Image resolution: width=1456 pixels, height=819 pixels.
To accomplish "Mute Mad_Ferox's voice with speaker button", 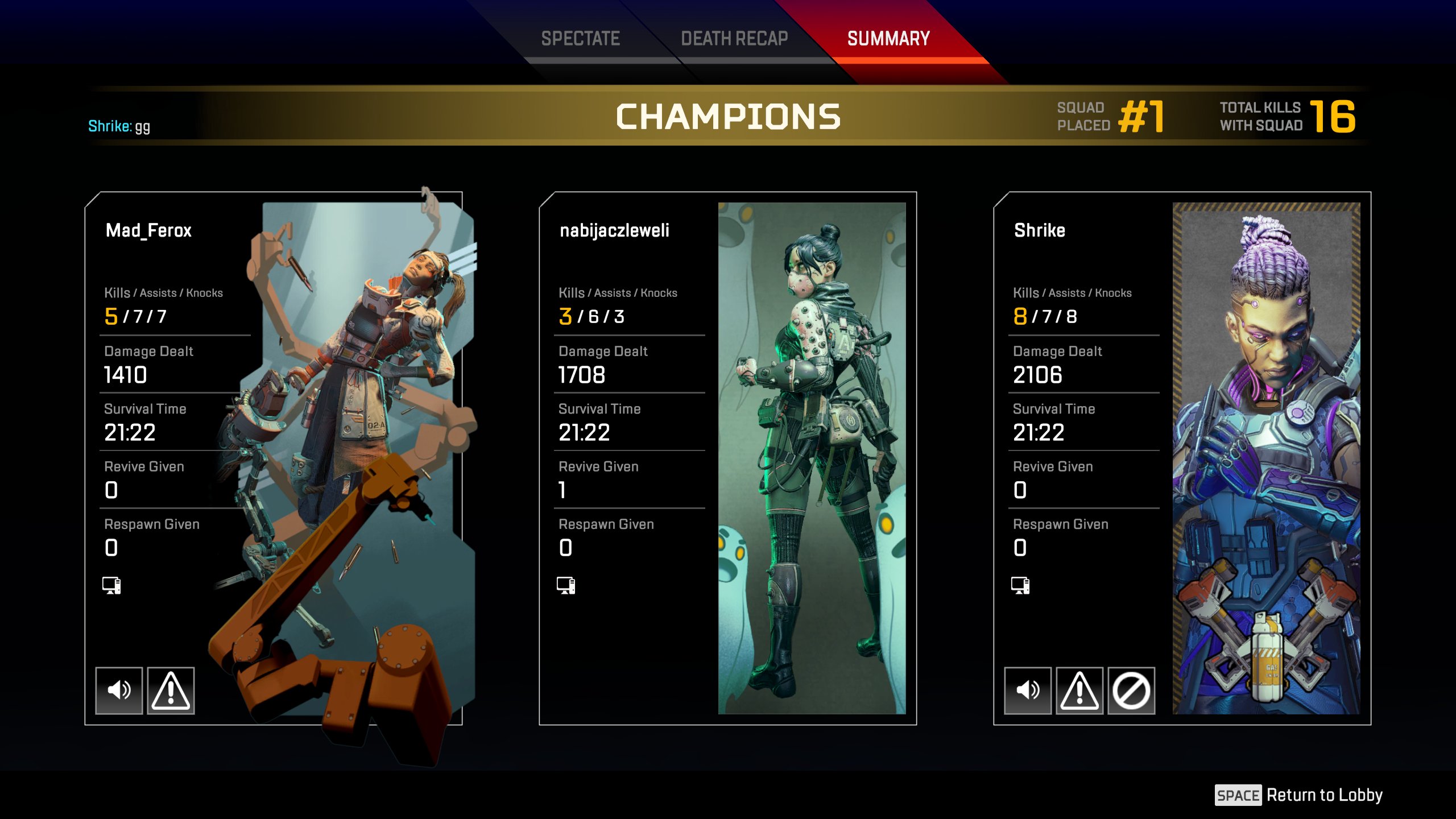I will (x=119, y=690).
